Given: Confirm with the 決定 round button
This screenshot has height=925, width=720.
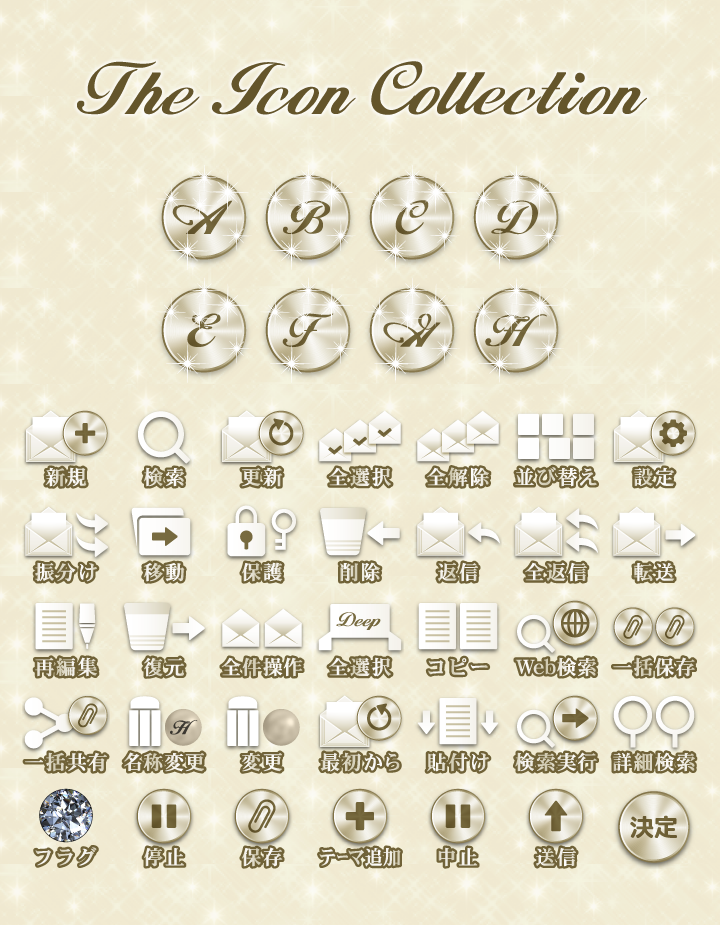Looking at the screenshot, I should (x=653, y=826).
